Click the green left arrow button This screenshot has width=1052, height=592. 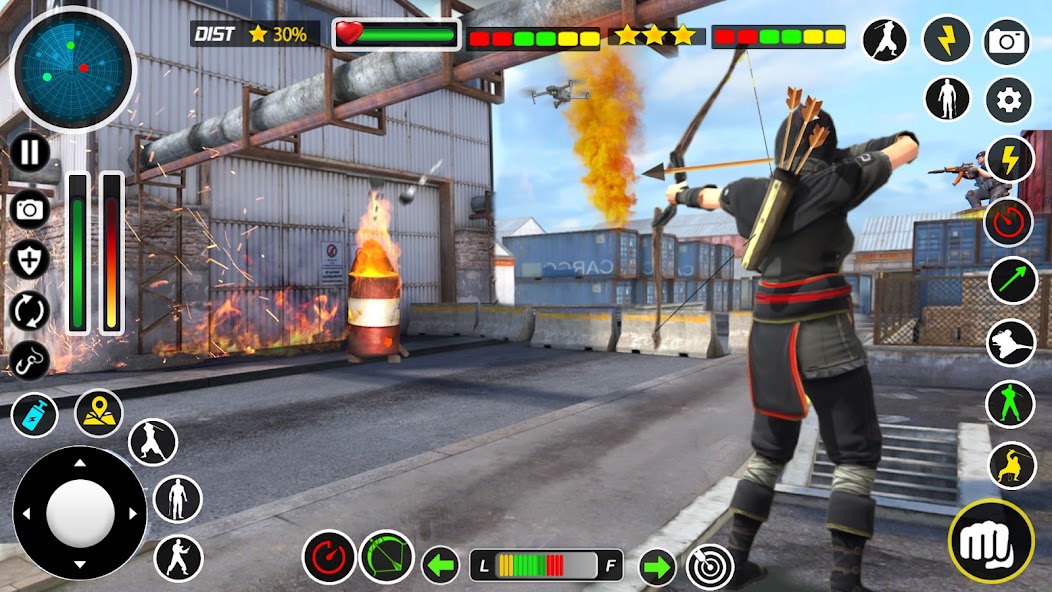[440, 565]
